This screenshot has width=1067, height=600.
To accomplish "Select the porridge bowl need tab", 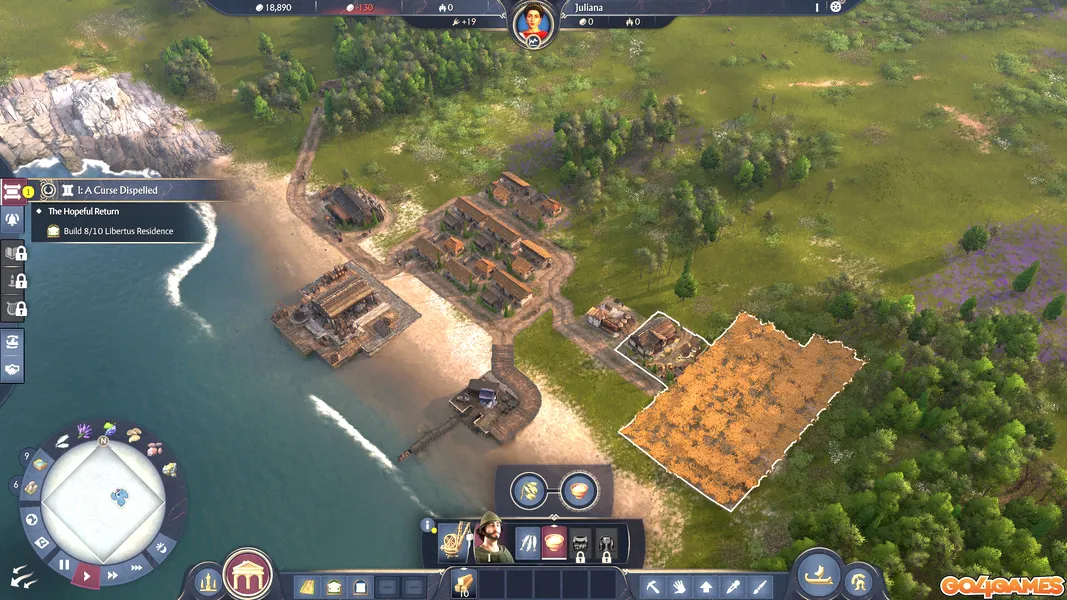I will click(x=553, y=544).
